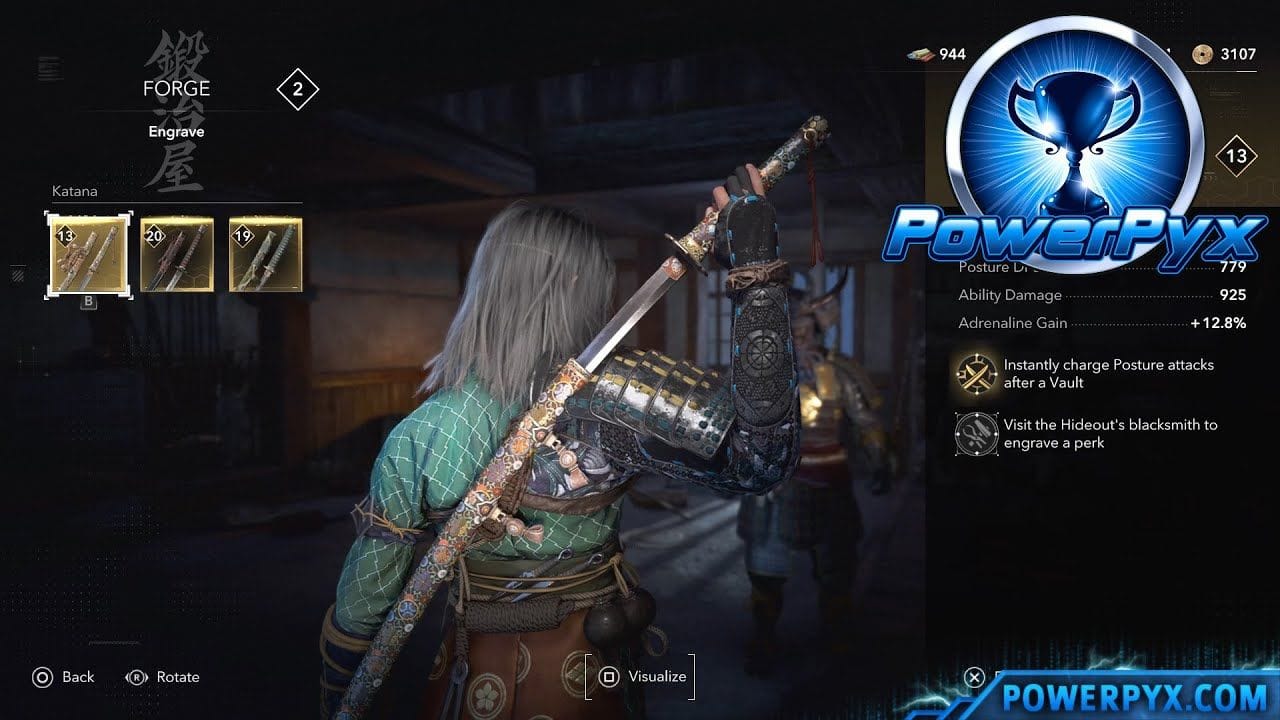1280x720 pixels.
Task: Open the Katana weapon category
Action: [x=75, y=191]
